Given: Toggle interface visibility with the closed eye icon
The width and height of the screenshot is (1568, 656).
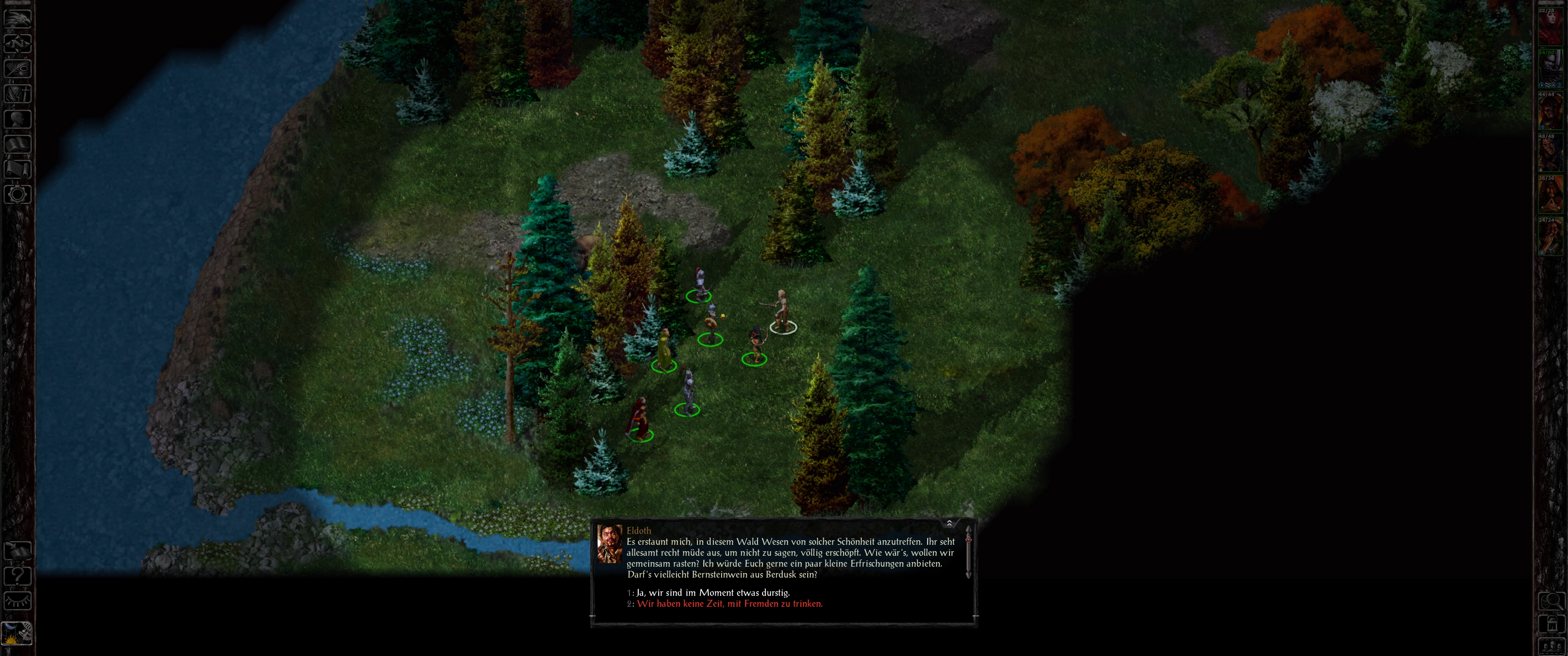Looking at the screenshot, I should (x=18, y=600).
